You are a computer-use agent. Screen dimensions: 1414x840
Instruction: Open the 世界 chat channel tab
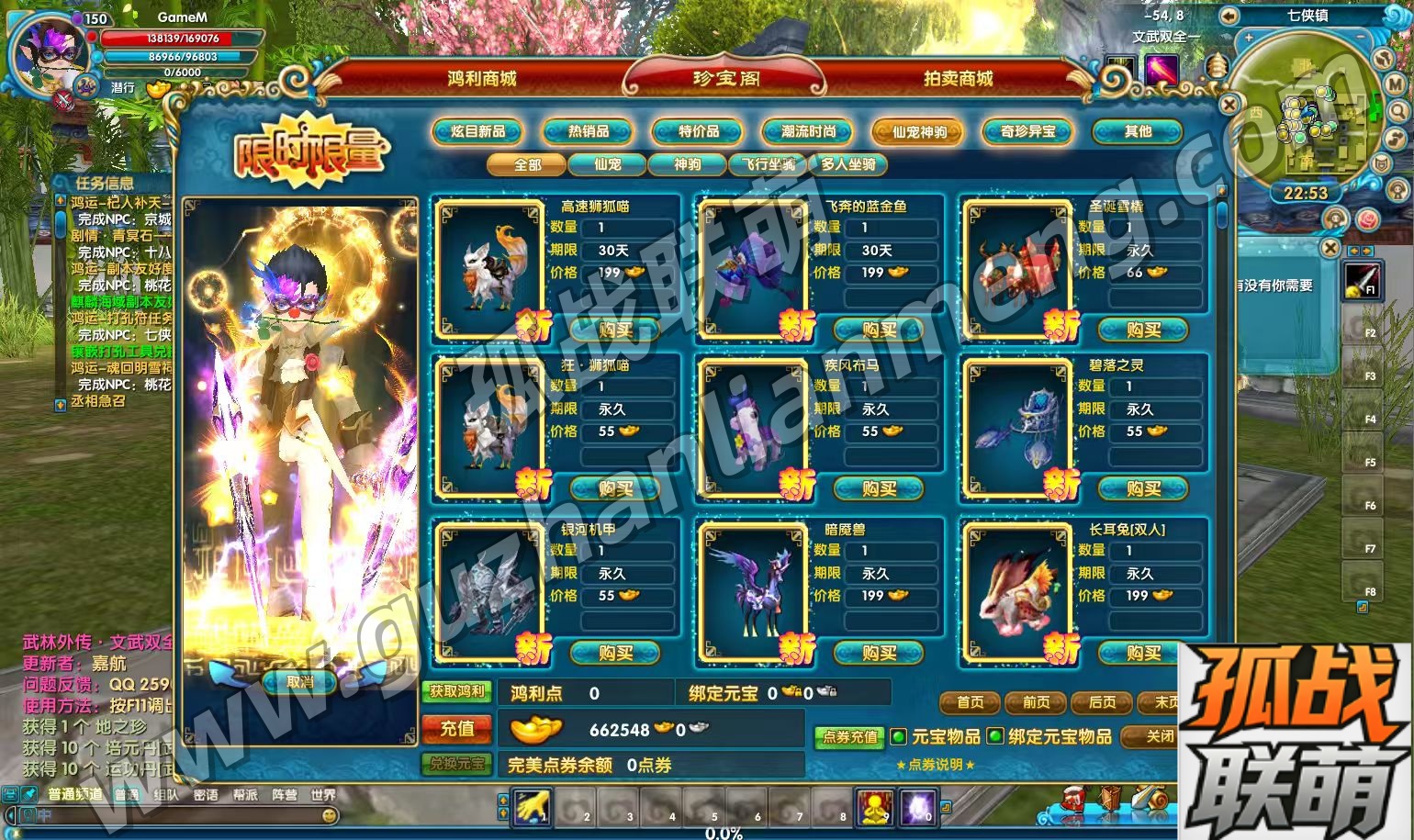click(323, 795)
